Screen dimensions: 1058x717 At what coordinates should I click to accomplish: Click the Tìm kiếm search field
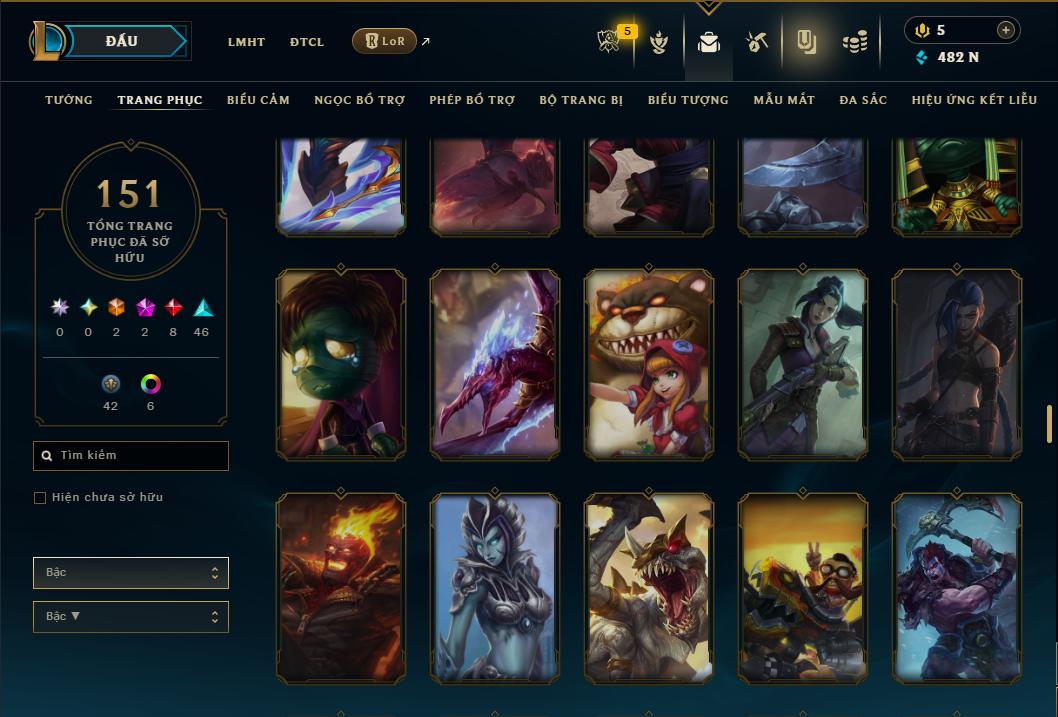[131, 456]
